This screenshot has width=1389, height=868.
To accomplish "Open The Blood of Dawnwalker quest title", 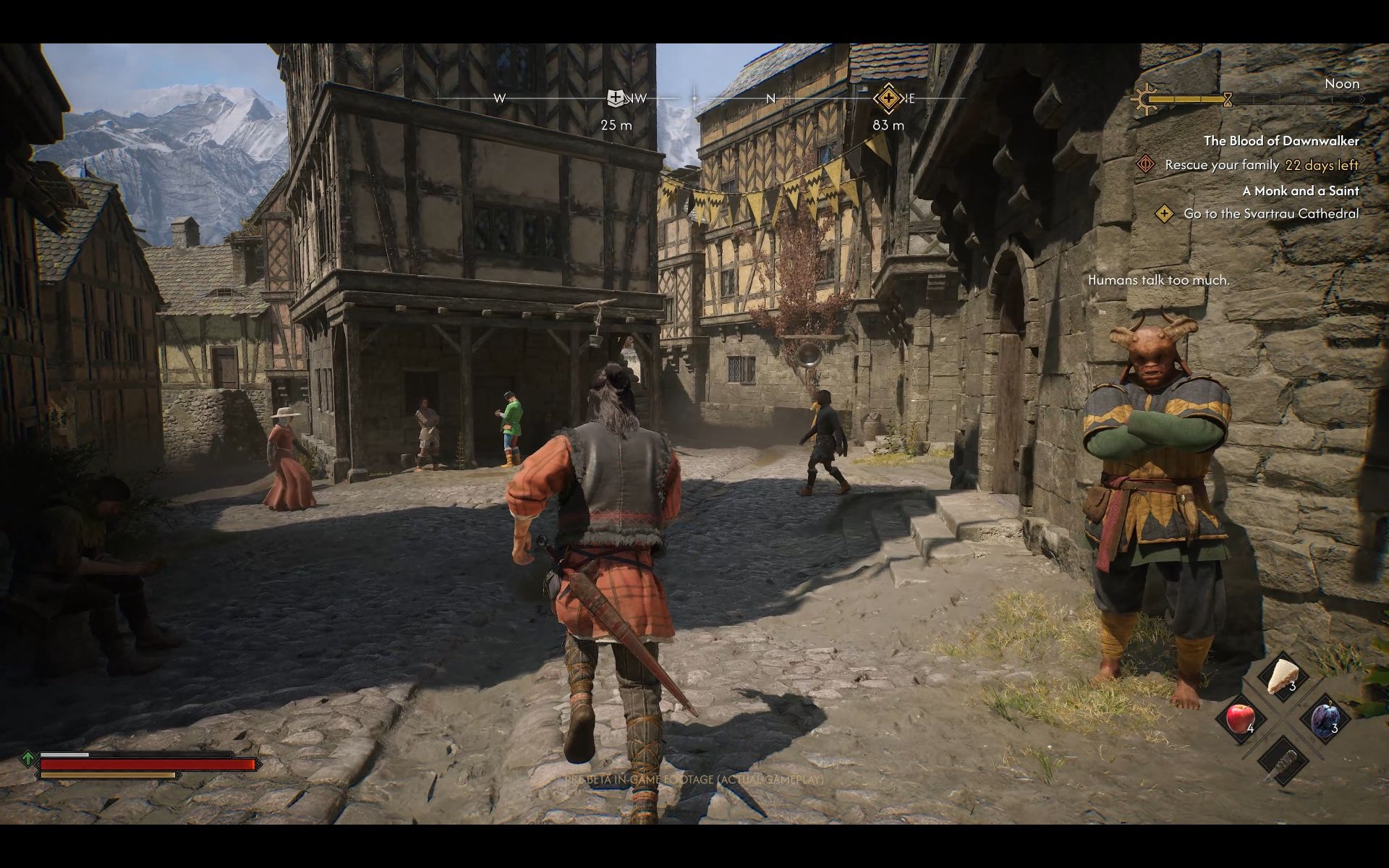I will pos(1280,141).
